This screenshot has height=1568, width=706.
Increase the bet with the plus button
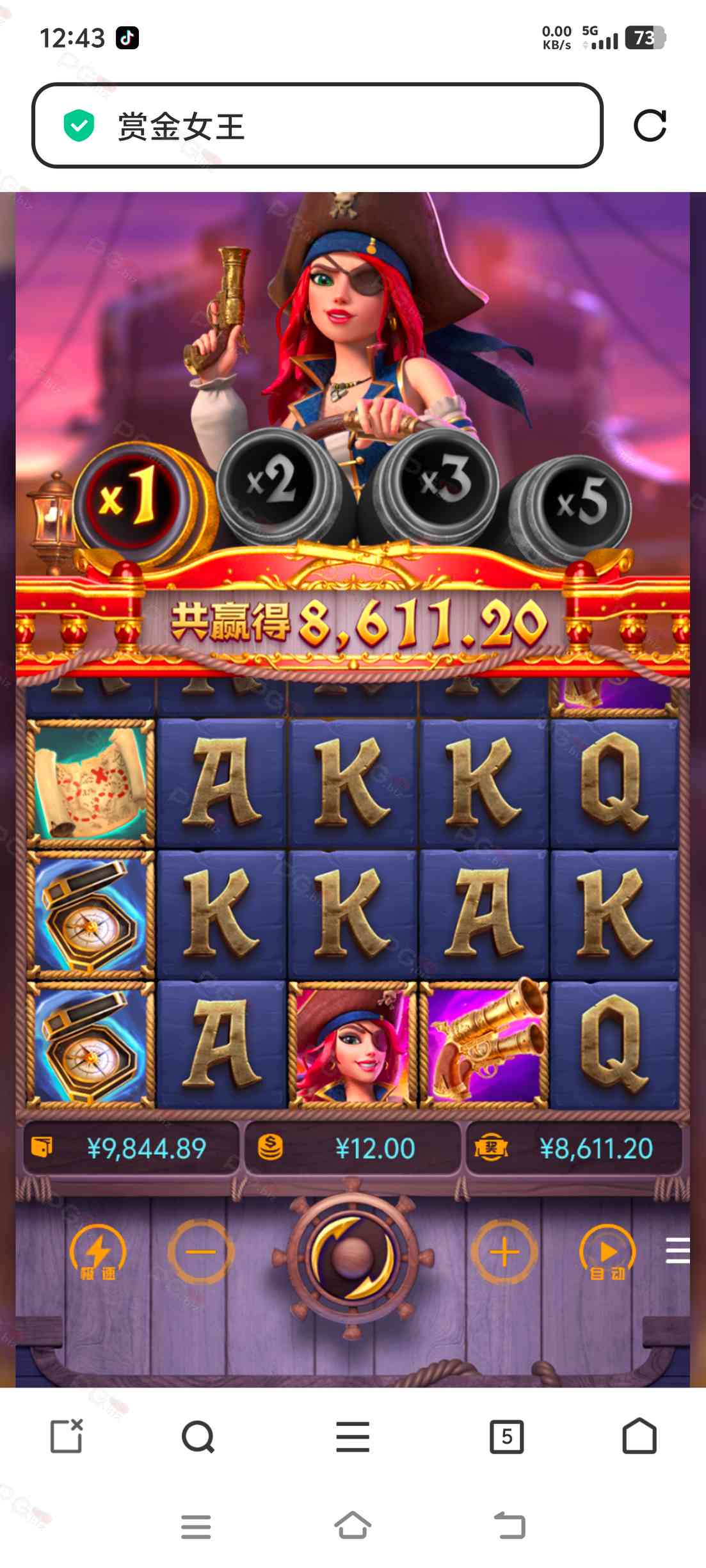coord(504,1252)
